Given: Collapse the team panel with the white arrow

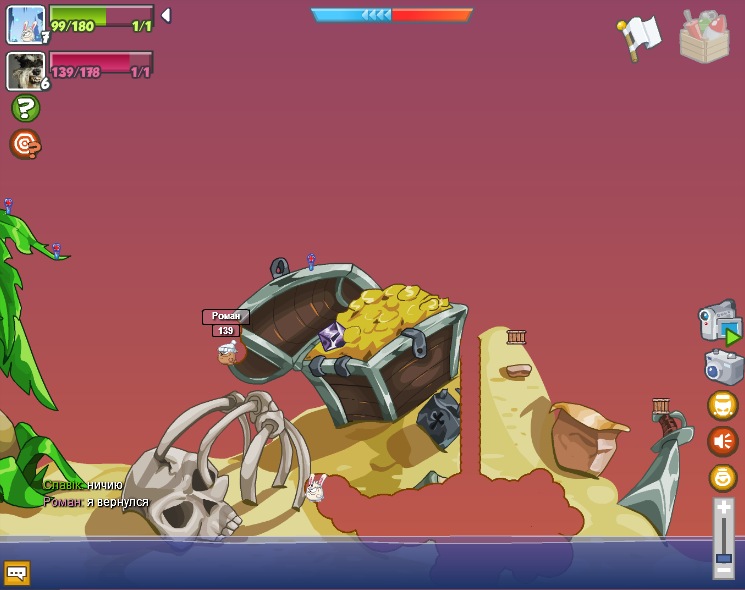Looking at the screenshot, I should click(166, 15).
